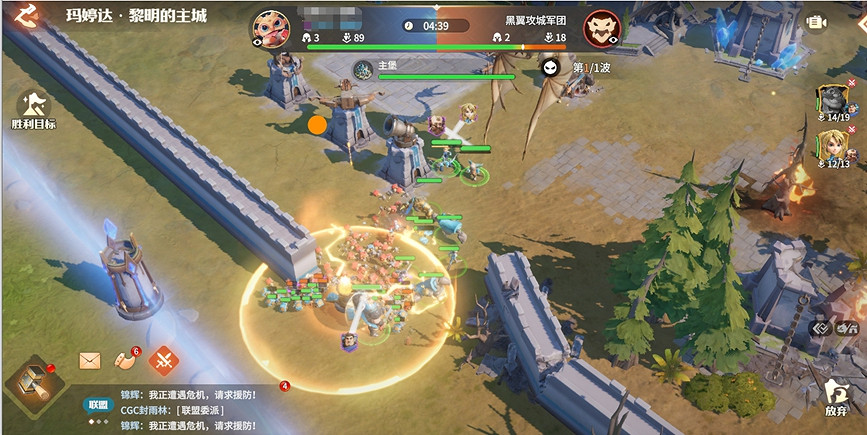Viewport: 867px width, 435px height.
Task: Tap the crossed swords battle icon
Action: (163, 359)
